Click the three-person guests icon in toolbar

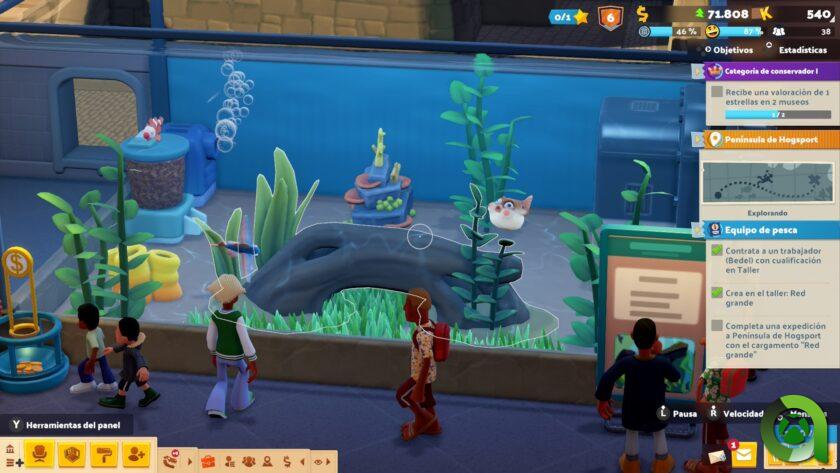click(248, 461)
